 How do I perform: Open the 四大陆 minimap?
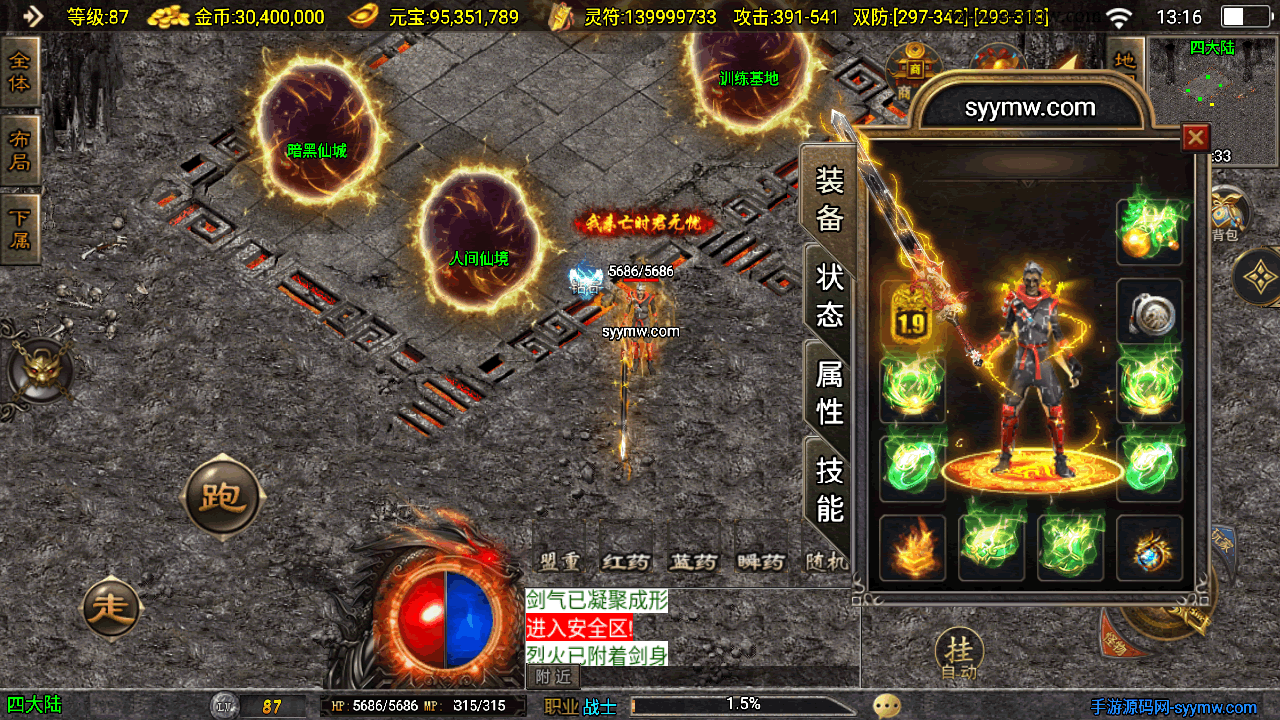click(1212, 90)
